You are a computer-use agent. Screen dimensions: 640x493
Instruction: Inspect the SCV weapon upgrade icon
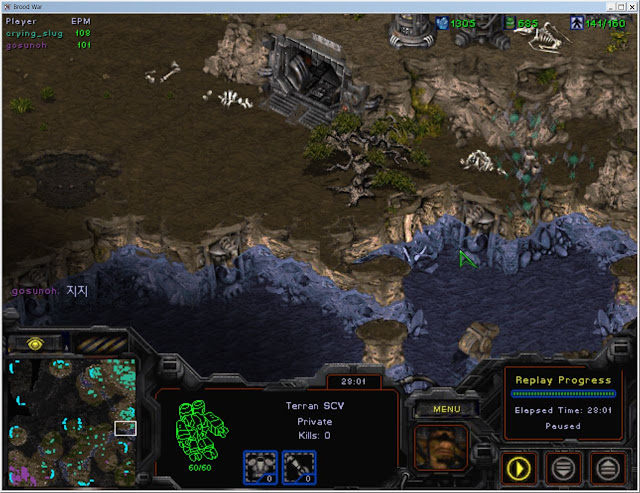(299, 464)
